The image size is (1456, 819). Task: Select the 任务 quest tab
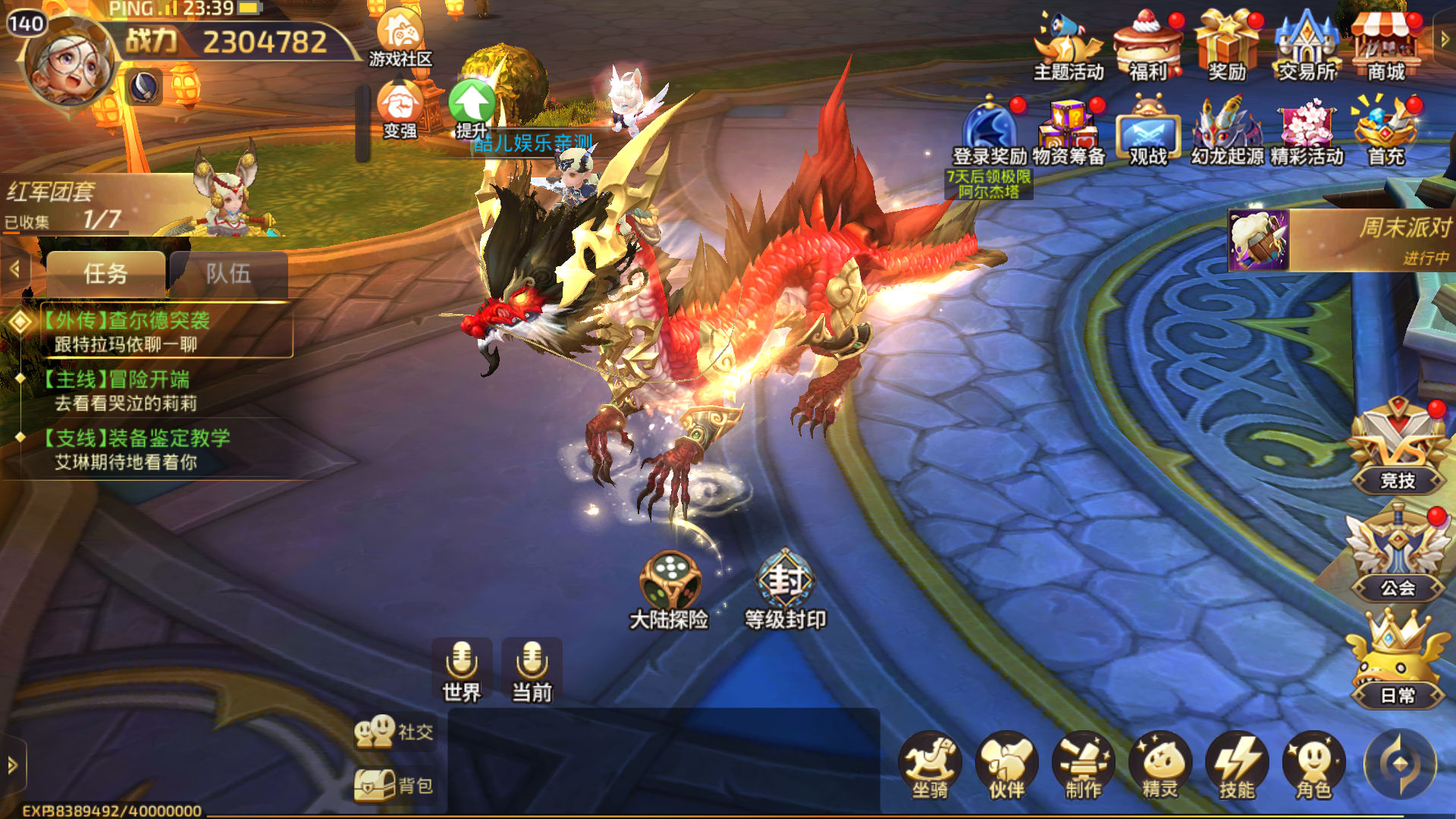coord(105,274)
